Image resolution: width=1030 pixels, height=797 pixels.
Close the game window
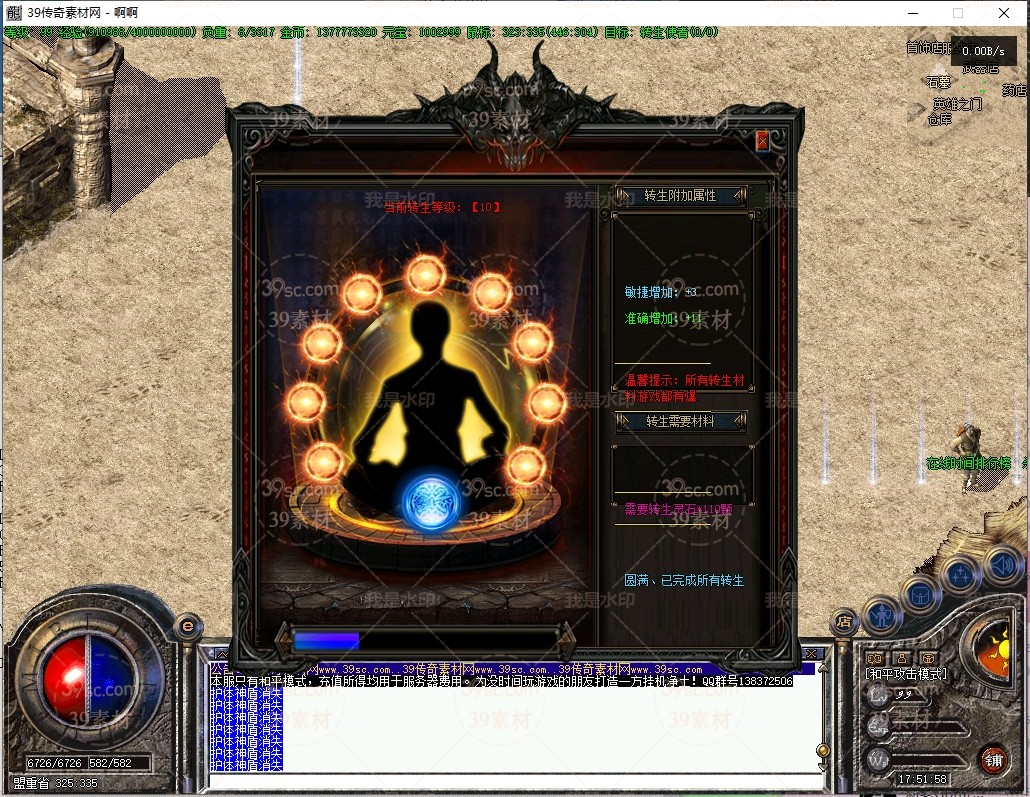[1004, 13]
